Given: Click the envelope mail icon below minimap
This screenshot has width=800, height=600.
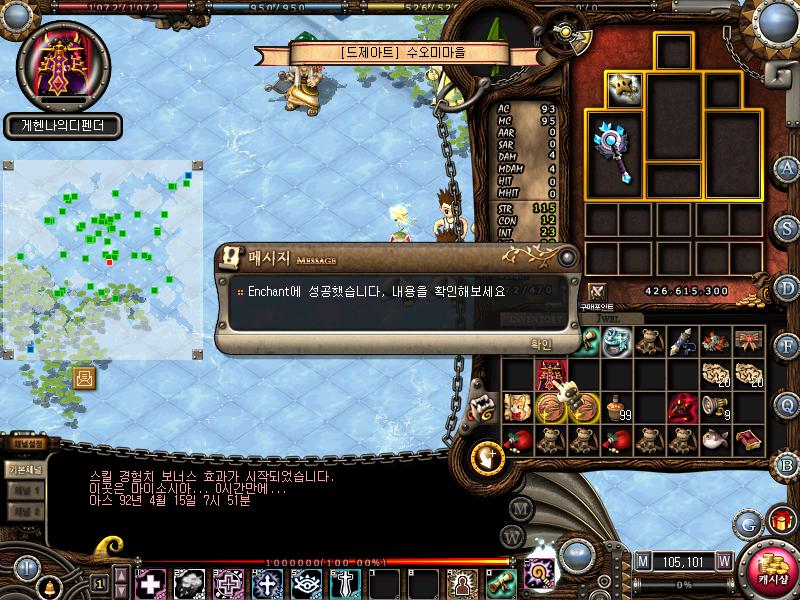Looking at the screenshot, I should tap(84, 377).
